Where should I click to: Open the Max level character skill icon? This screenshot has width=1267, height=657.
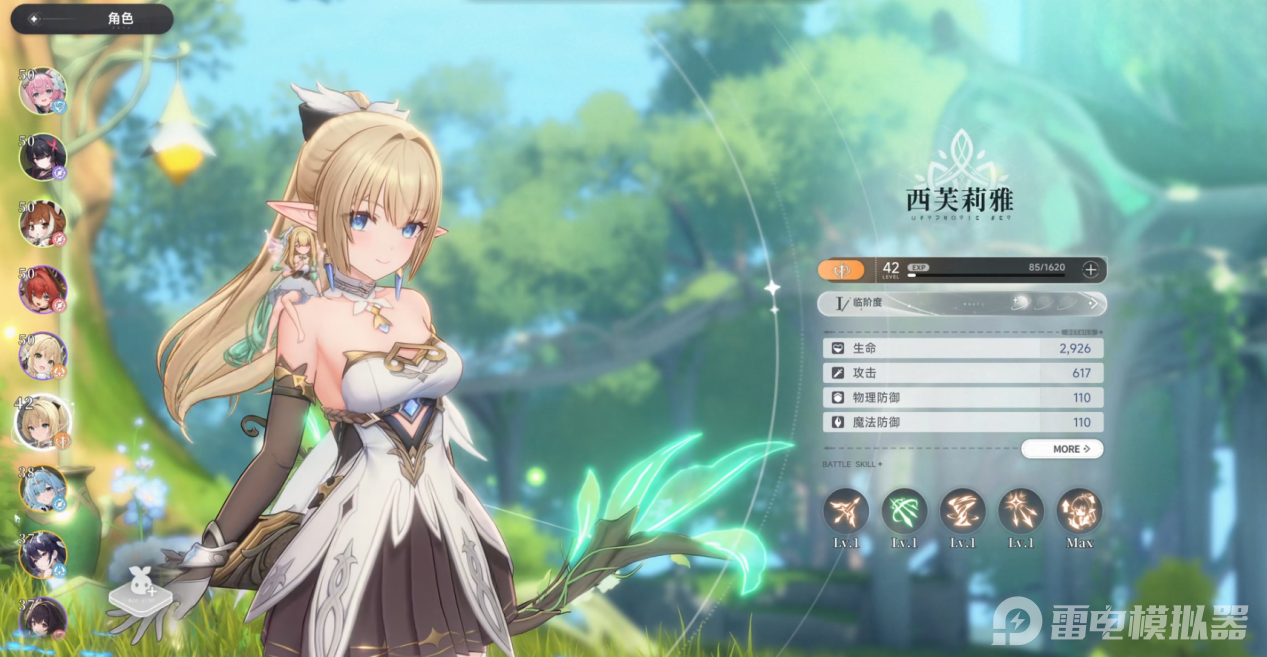coord(1080,511)
